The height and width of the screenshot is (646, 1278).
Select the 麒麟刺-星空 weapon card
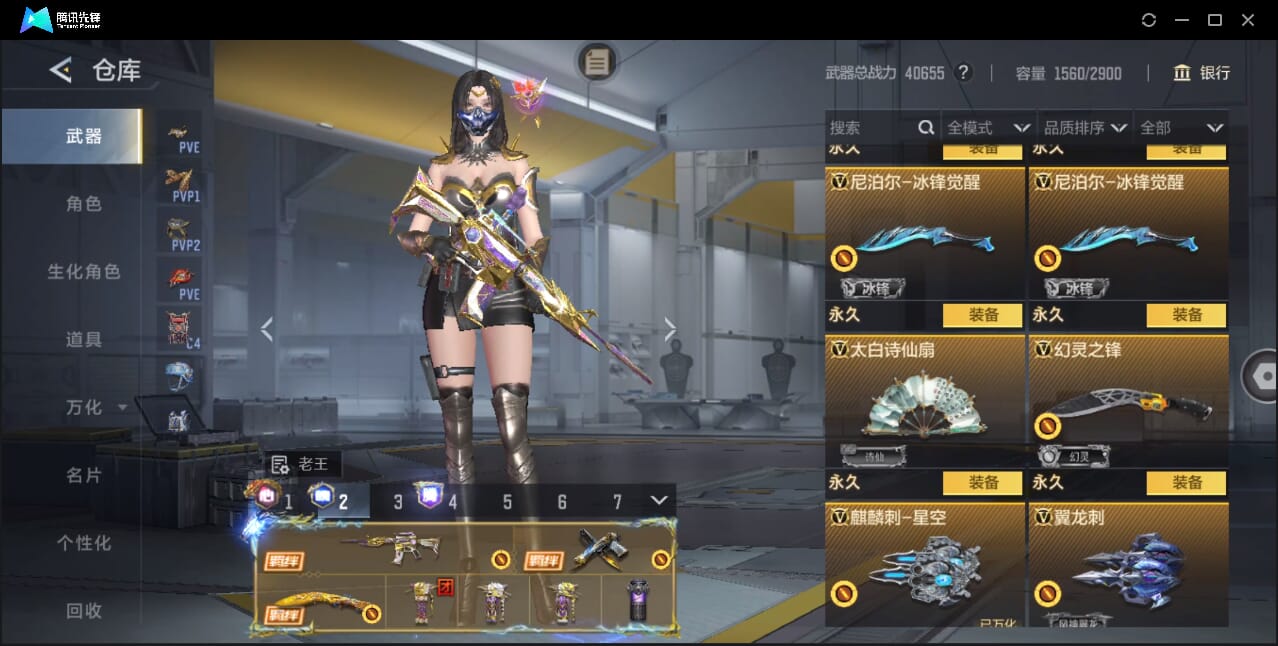924,565
